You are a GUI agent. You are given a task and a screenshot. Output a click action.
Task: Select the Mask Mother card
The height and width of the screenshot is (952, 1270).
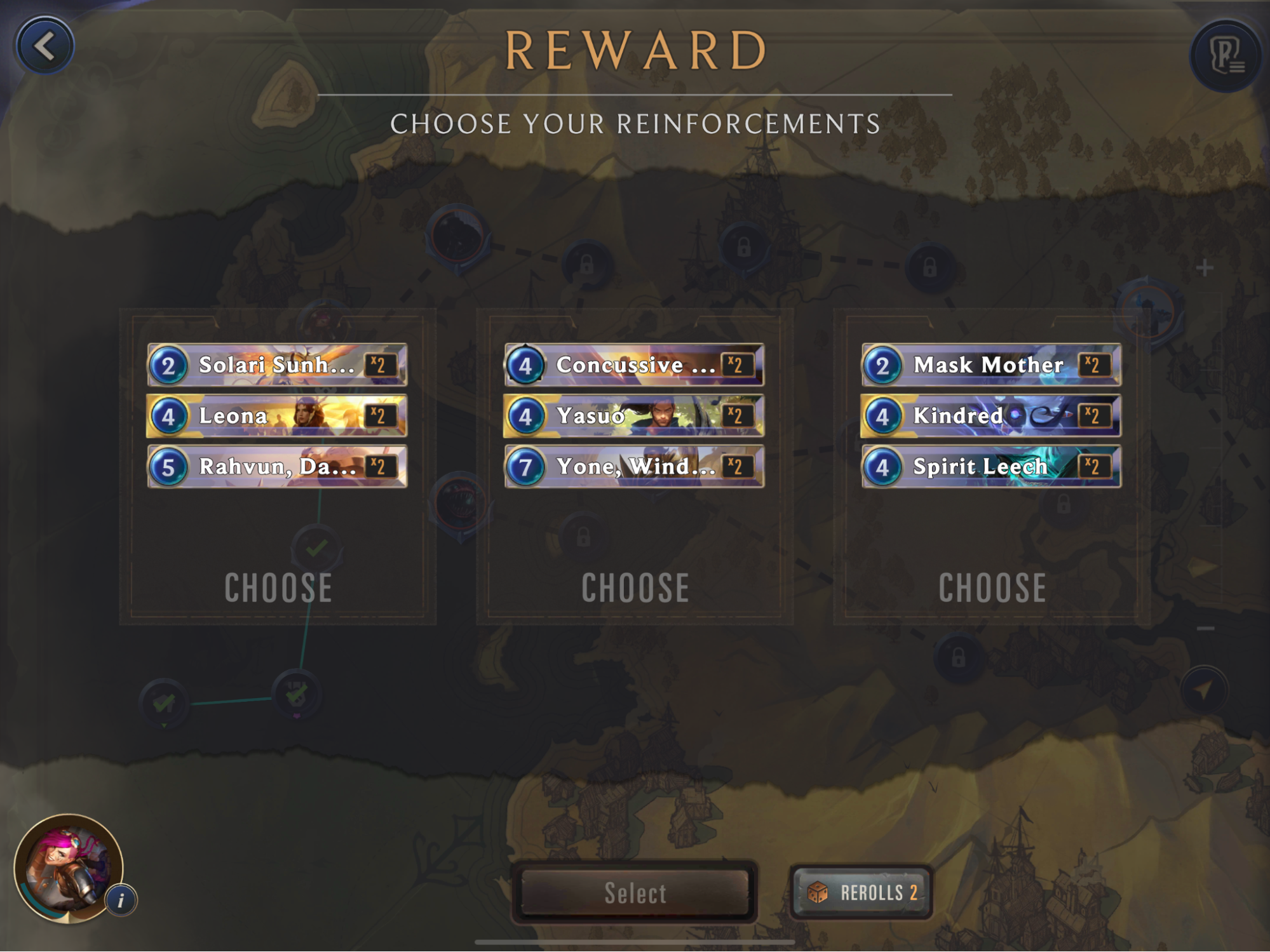pos(991,365)
